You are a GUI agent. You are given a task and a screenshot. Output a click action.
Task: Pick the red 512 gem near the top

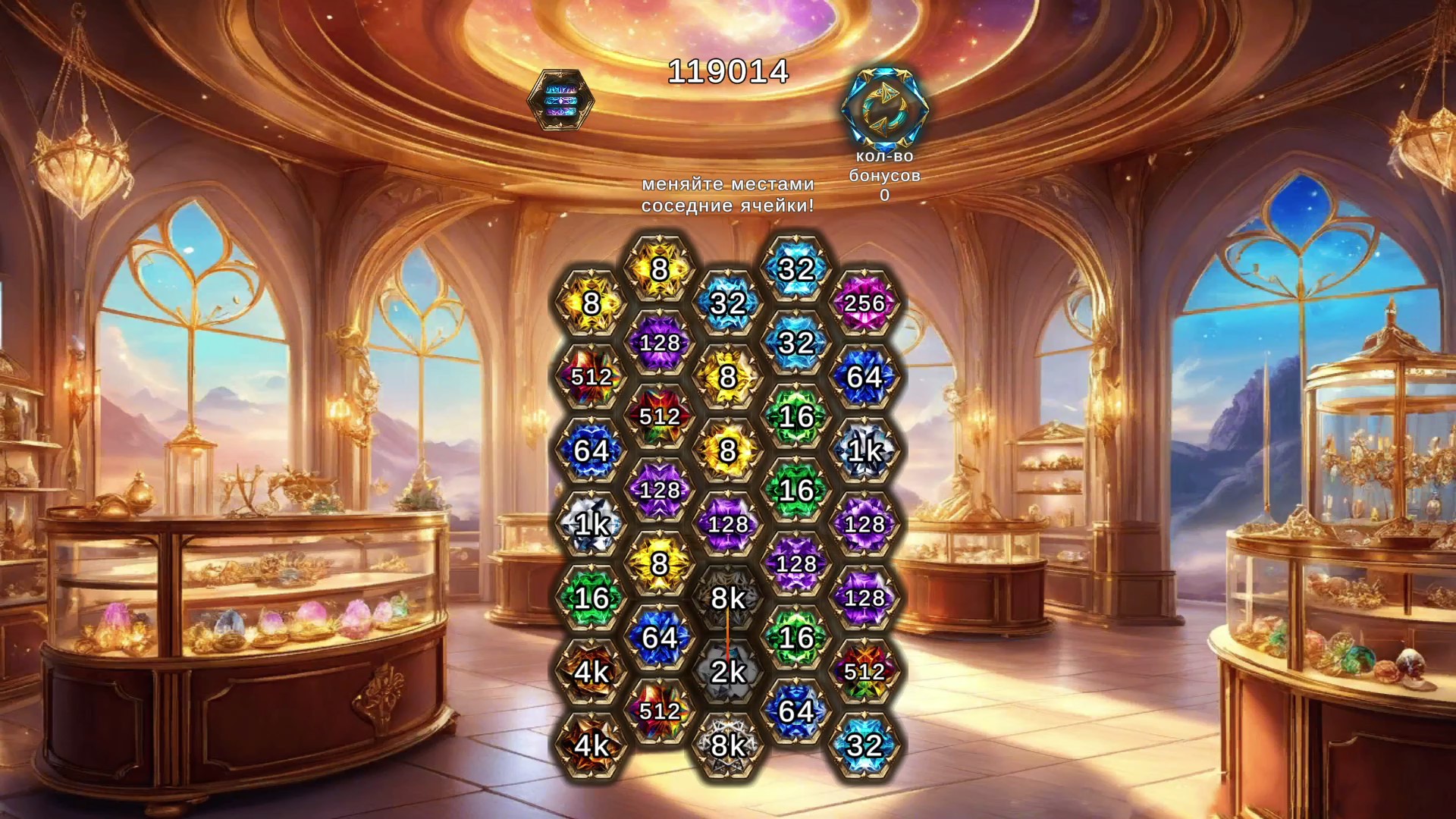point(660,416)
